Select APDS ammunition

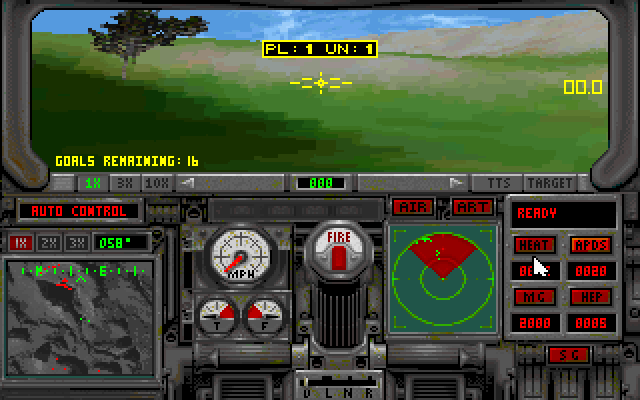(590, 245)
